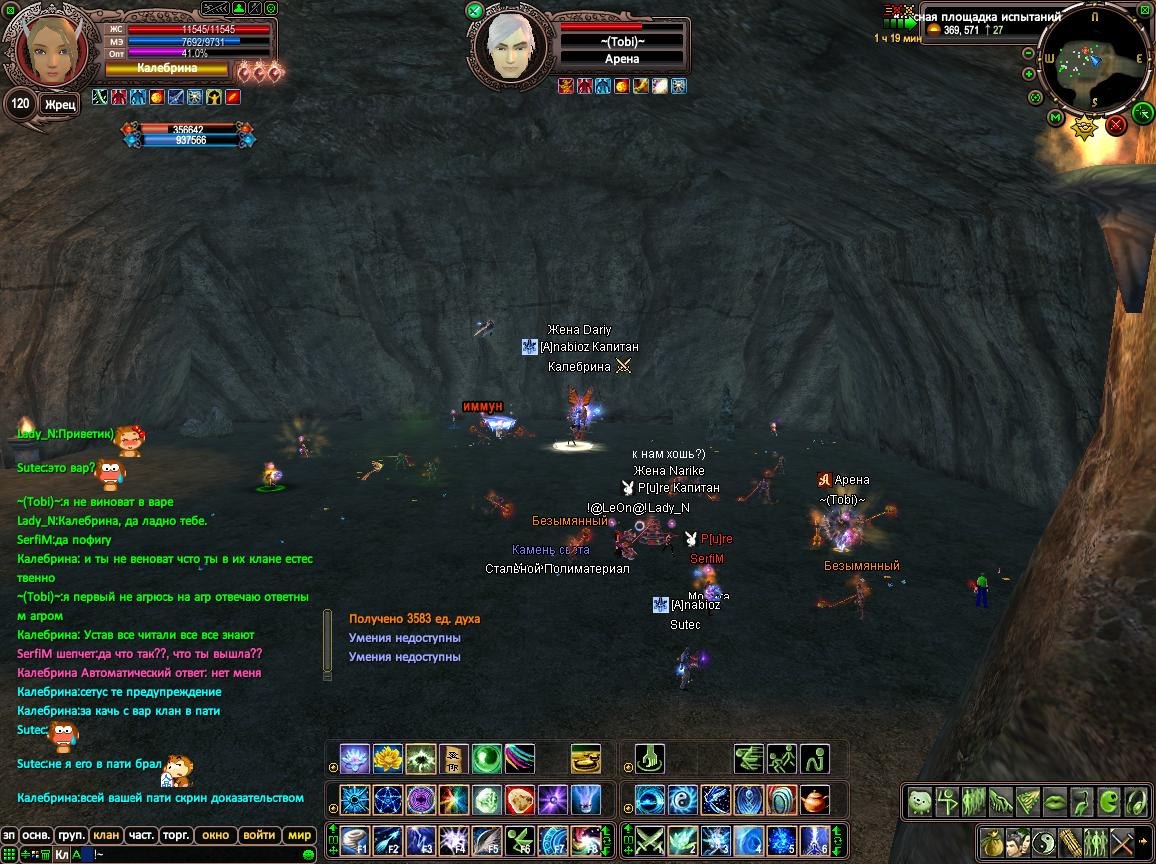Close the target frame with the green X

(474, 11)
